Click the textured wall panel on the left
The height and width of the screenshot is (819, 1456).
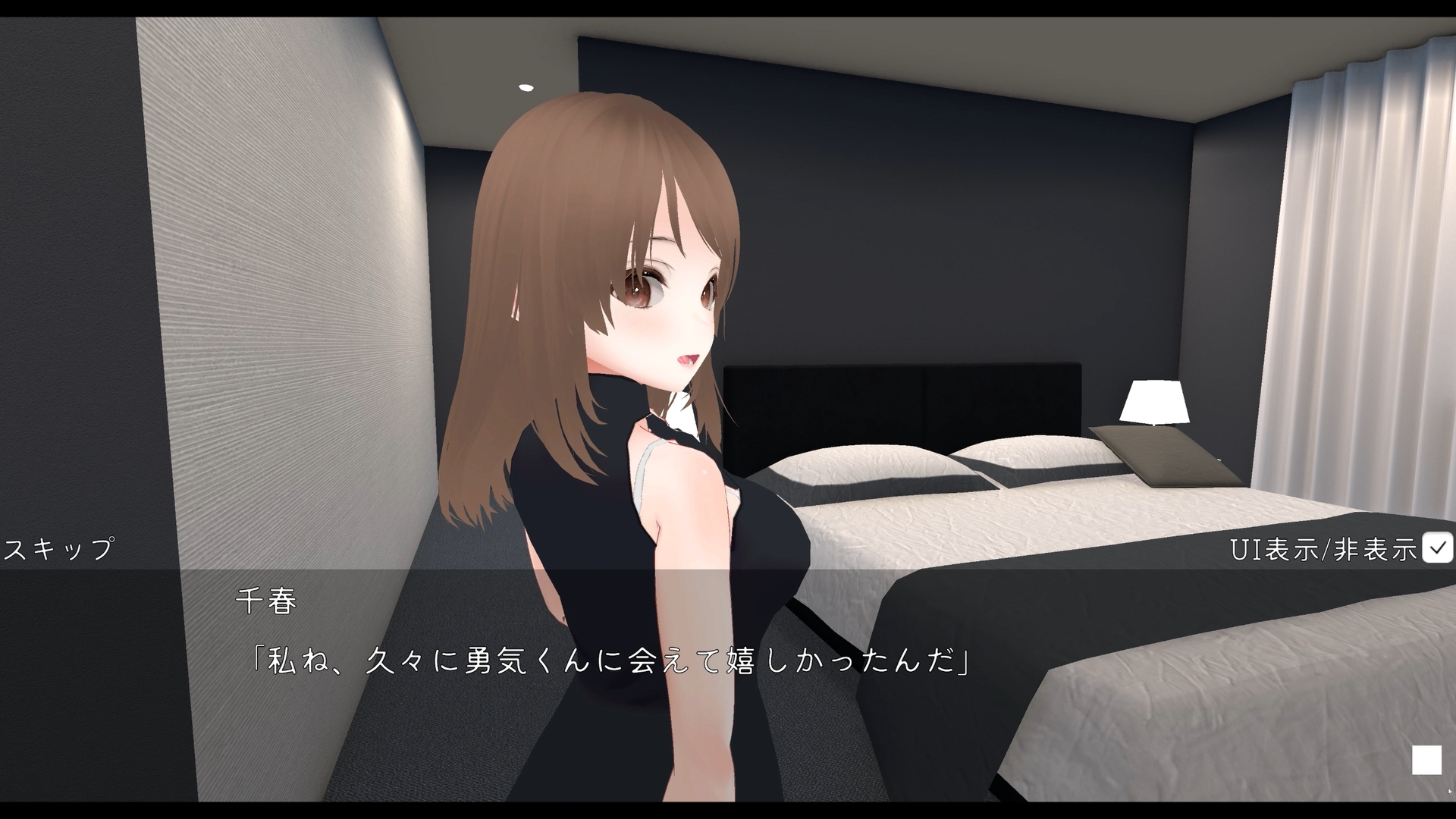click(265, 303)
